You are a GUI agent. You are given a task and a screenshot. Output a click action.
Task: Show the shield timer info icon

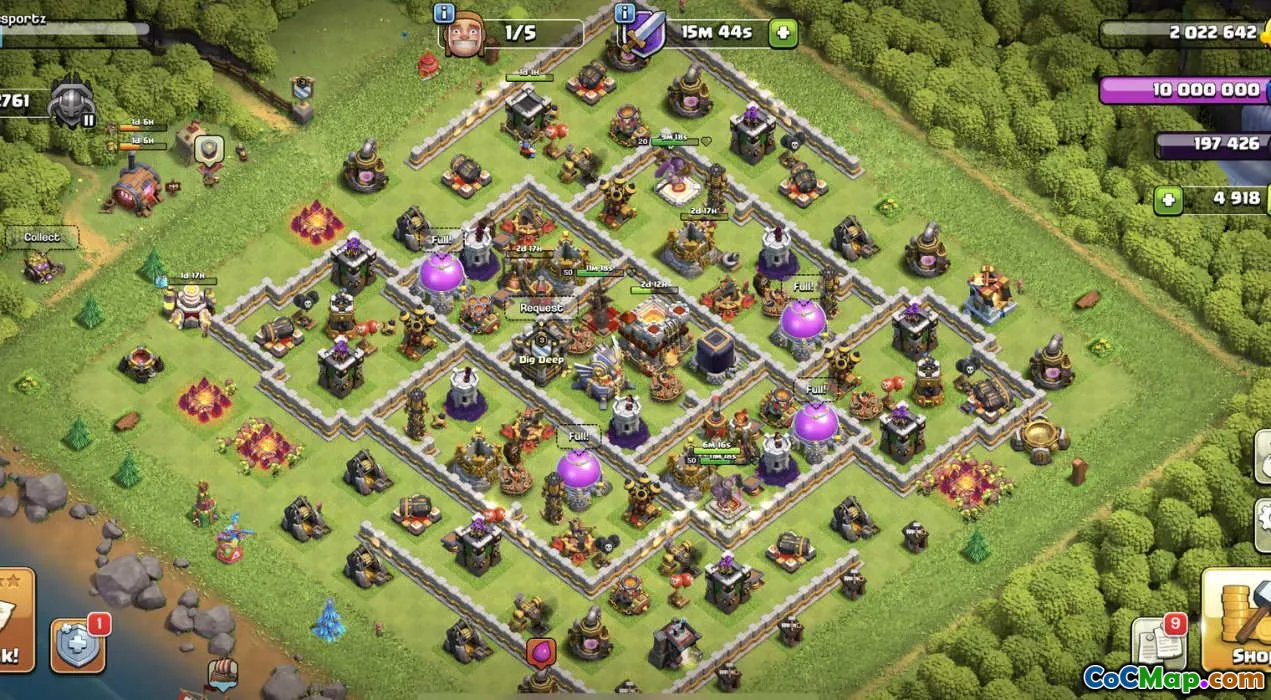(x=626, y=13)
